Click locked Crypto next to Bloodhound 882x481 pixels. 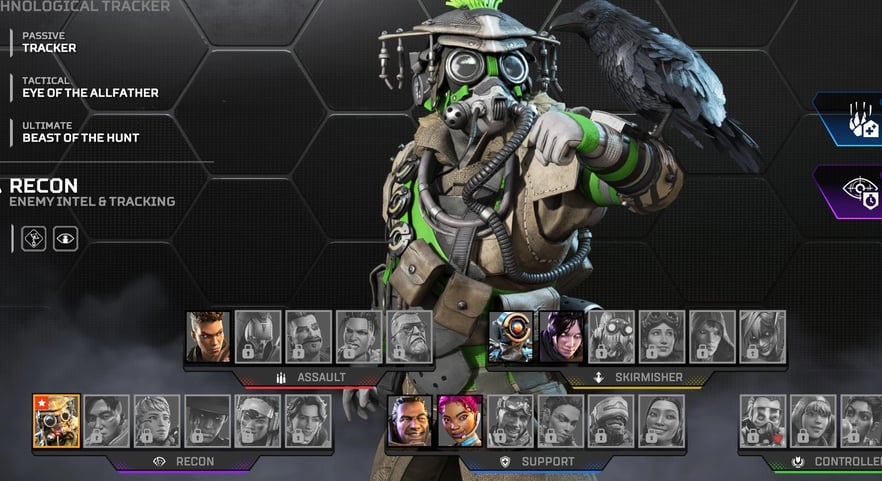click(x=107, y=421)
